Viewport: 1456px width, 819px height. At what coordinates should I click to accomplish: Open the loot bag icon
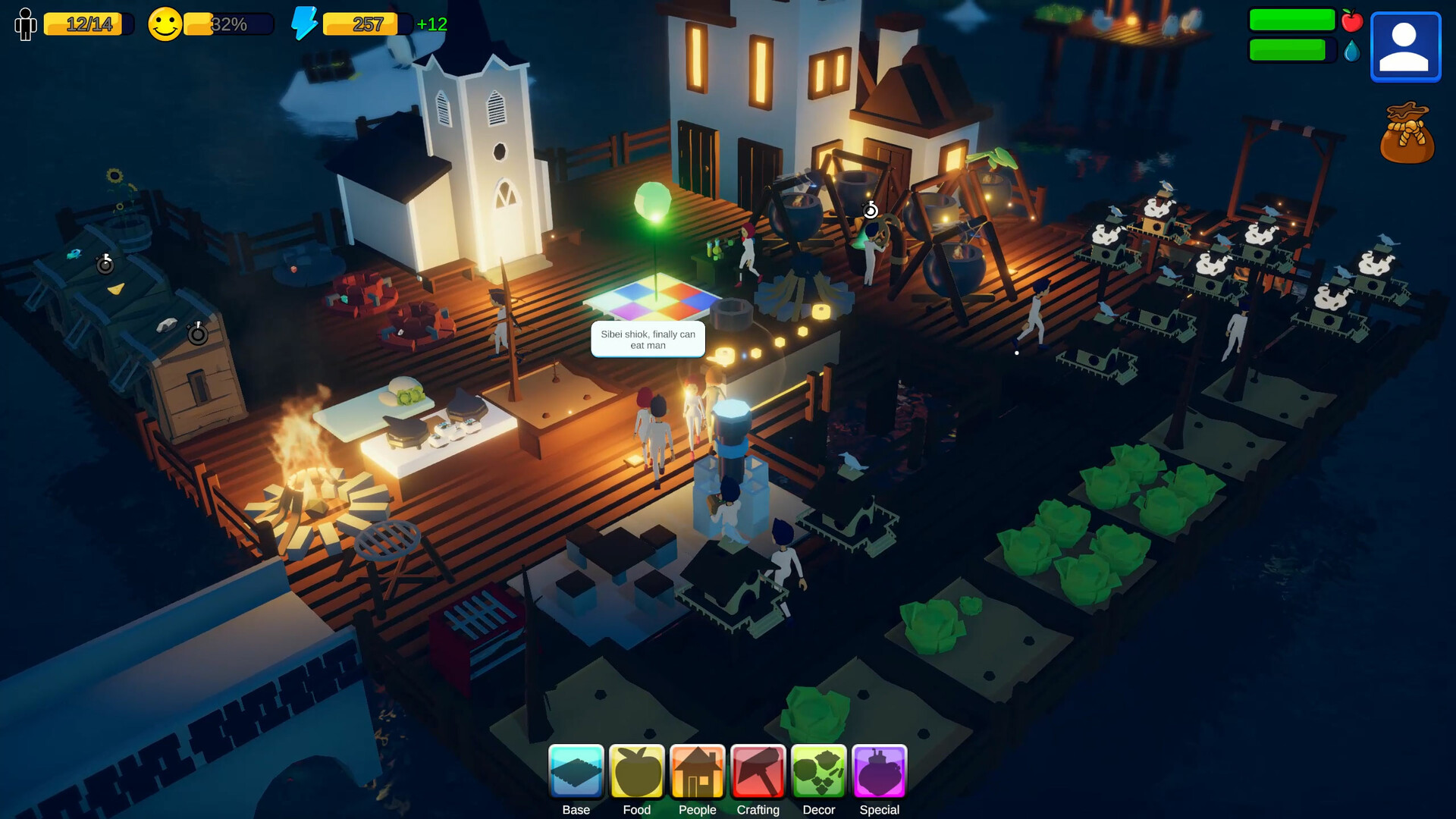click(x=1407, y=133)
